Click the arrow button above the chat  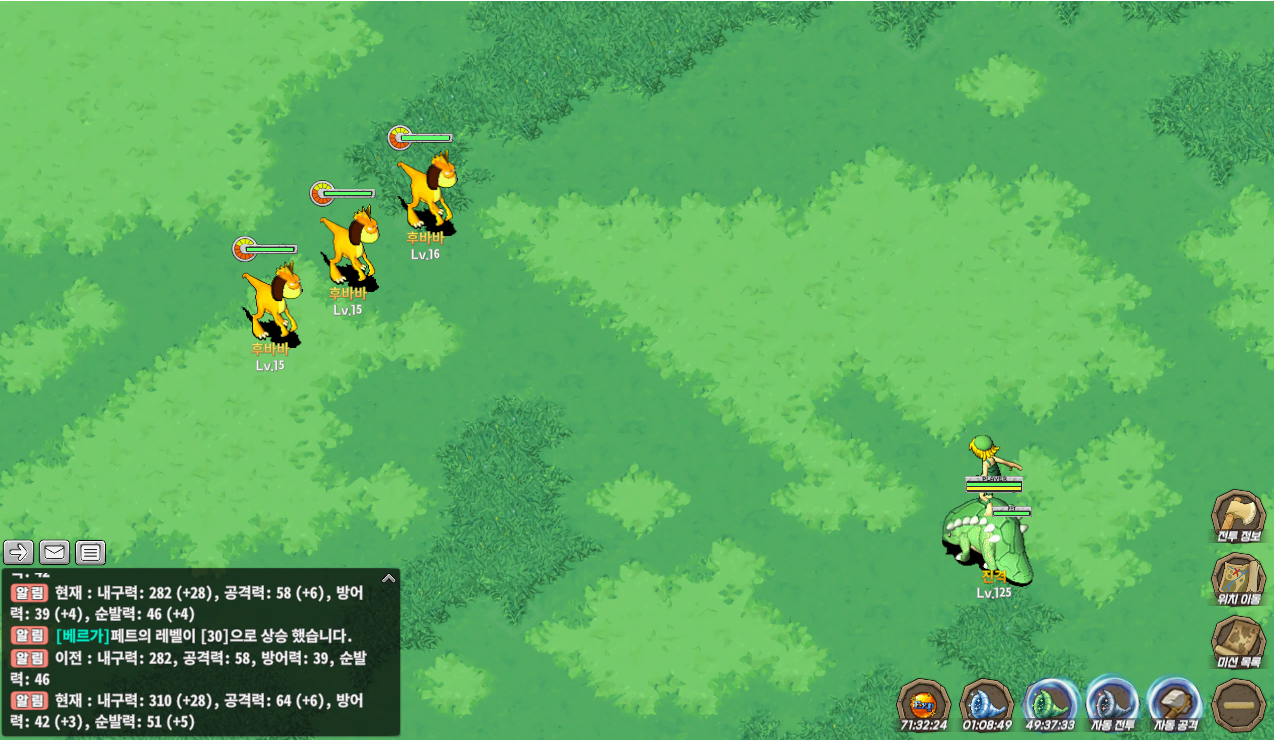coord(19,552)
